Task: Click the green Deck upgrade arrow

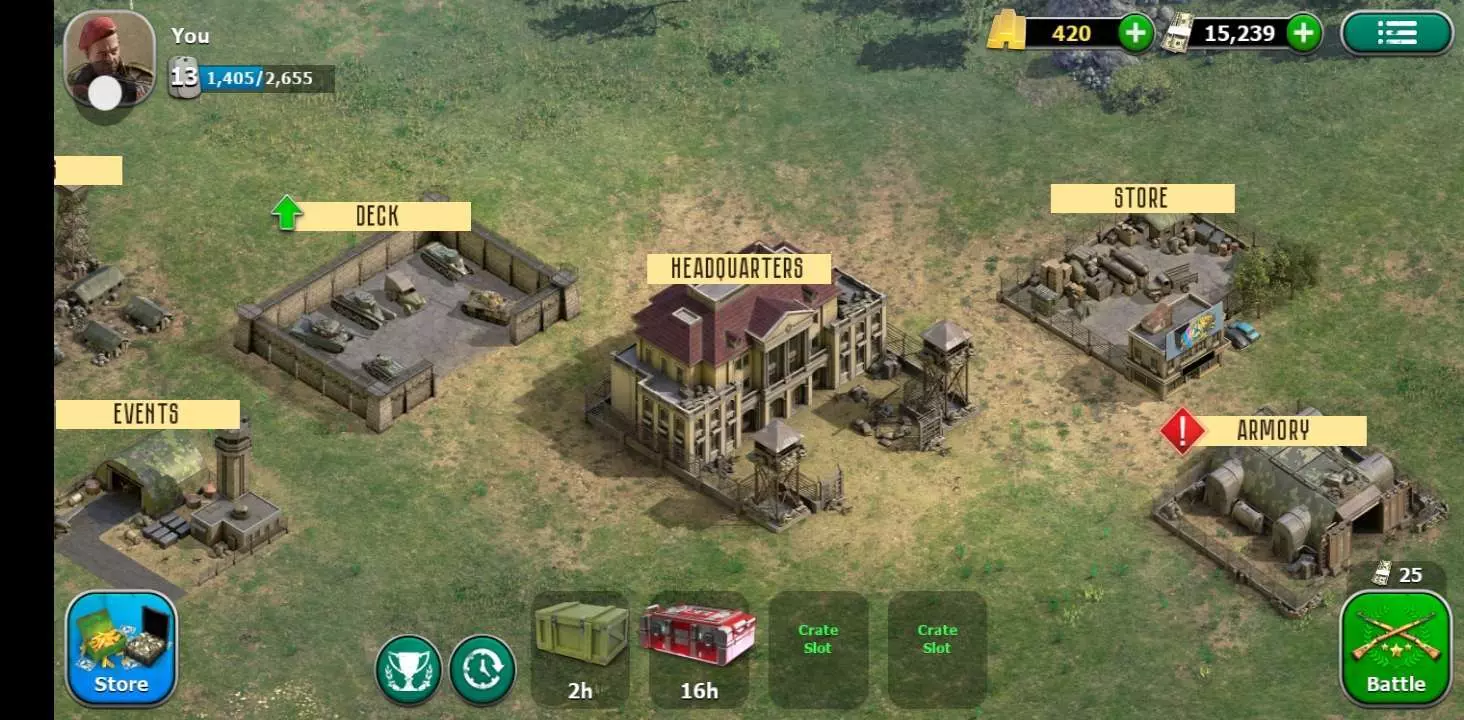Action: 287,213
